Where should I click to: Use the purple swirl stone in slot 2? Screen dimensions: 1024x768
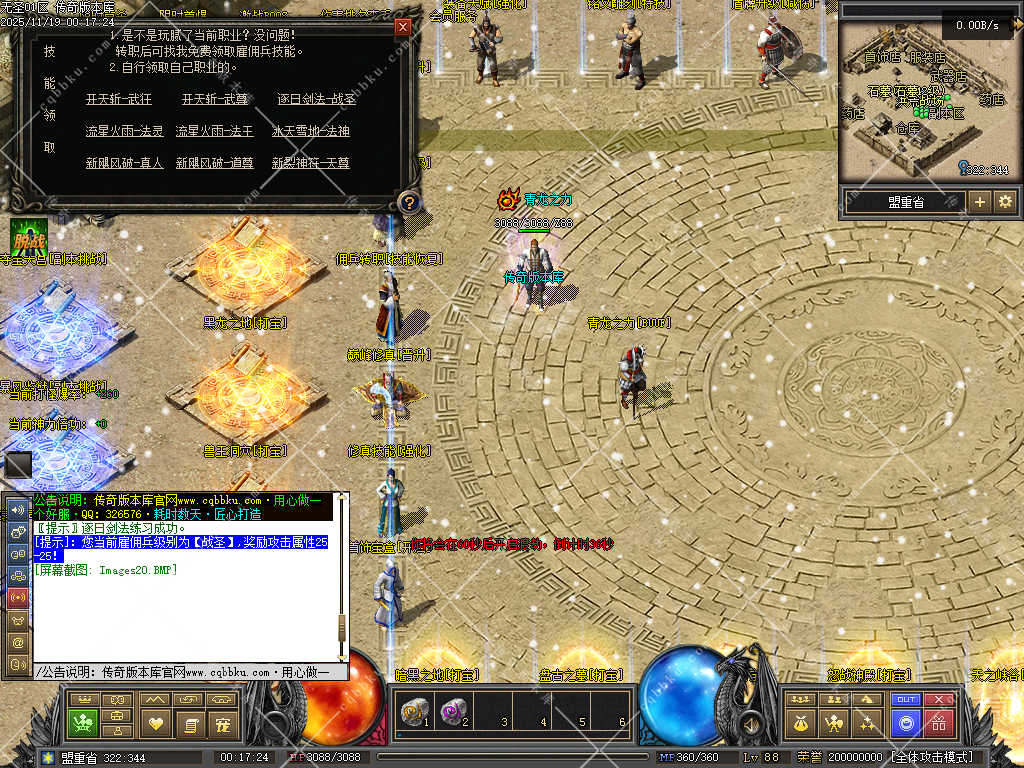click(x=452, y=712)
